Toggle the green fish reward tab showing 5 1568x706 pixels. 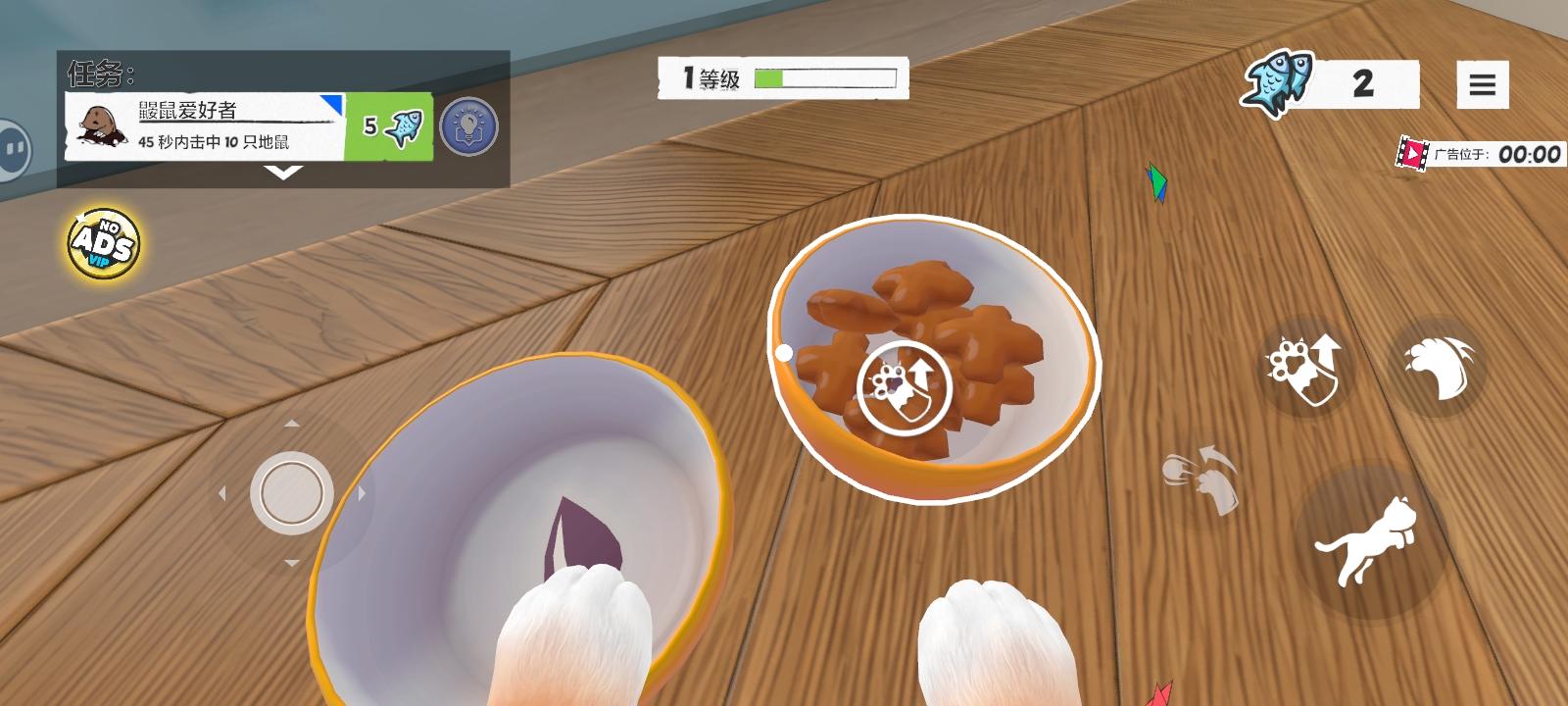pos(389,126)
